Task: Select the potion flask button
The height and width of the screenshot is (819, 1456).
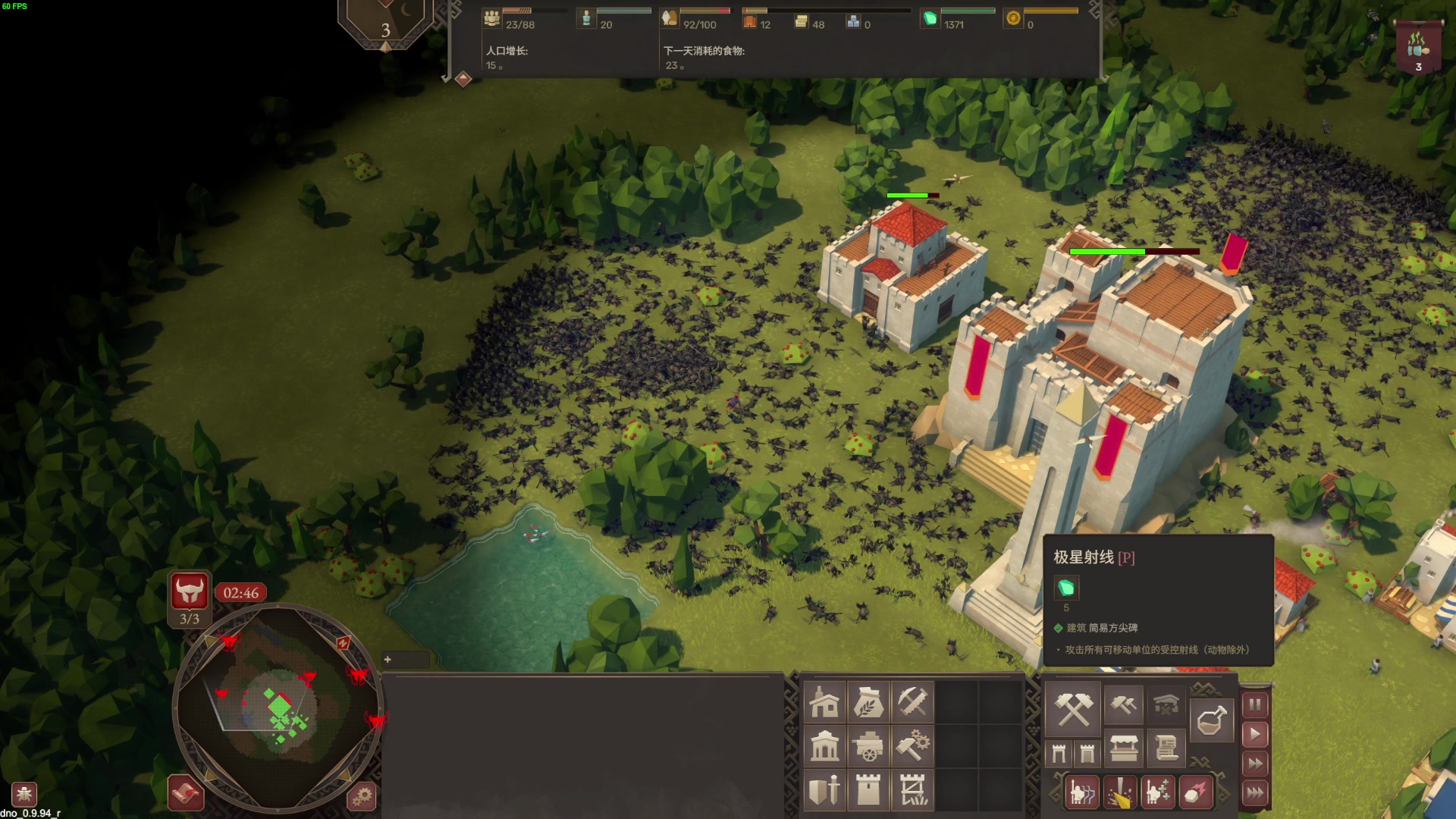Action: coord(1211,720)
